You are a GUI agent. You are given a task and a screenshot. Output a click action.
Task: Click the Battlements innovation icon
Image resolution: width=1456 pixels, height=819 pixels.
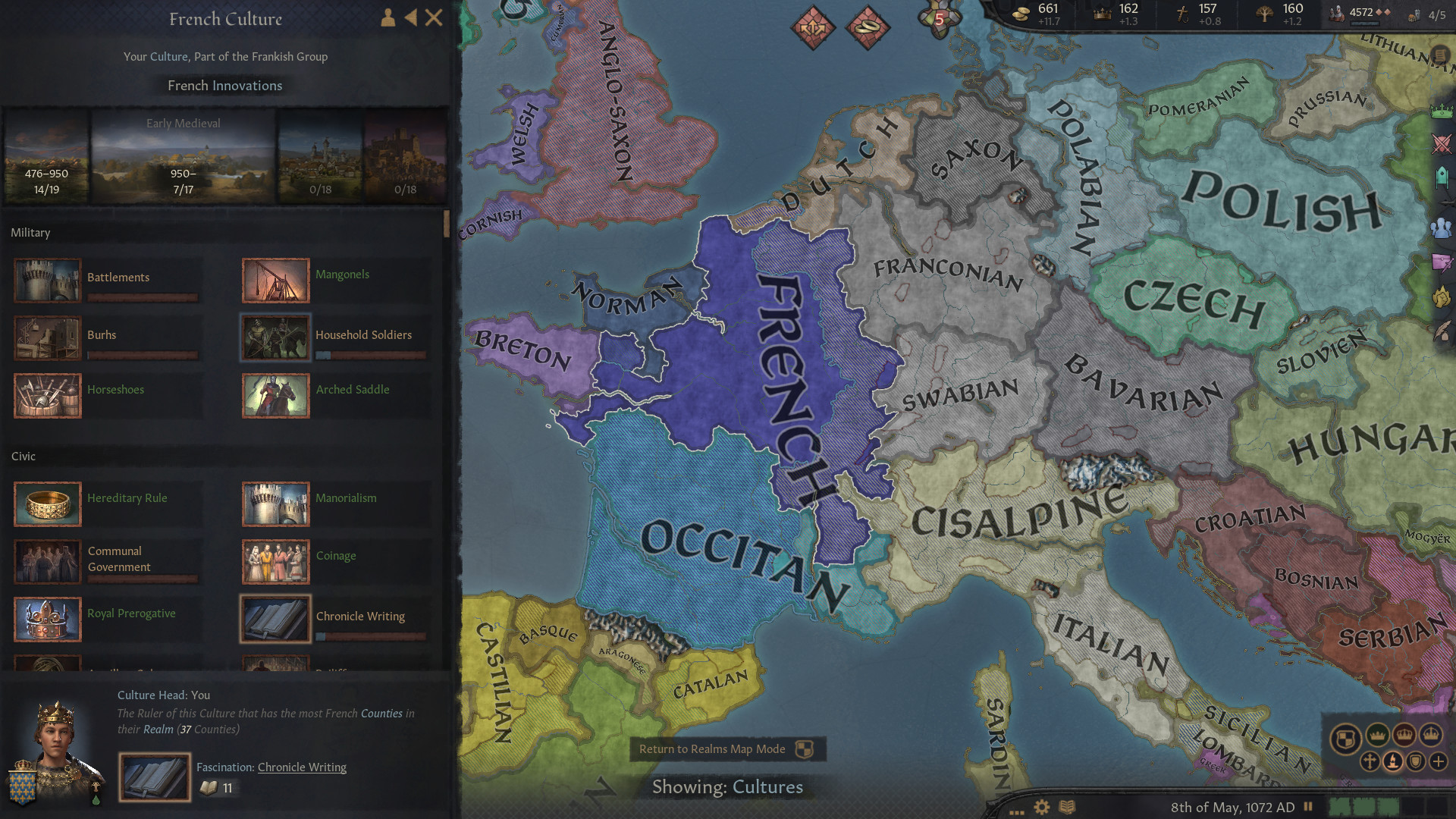(47, 280)
